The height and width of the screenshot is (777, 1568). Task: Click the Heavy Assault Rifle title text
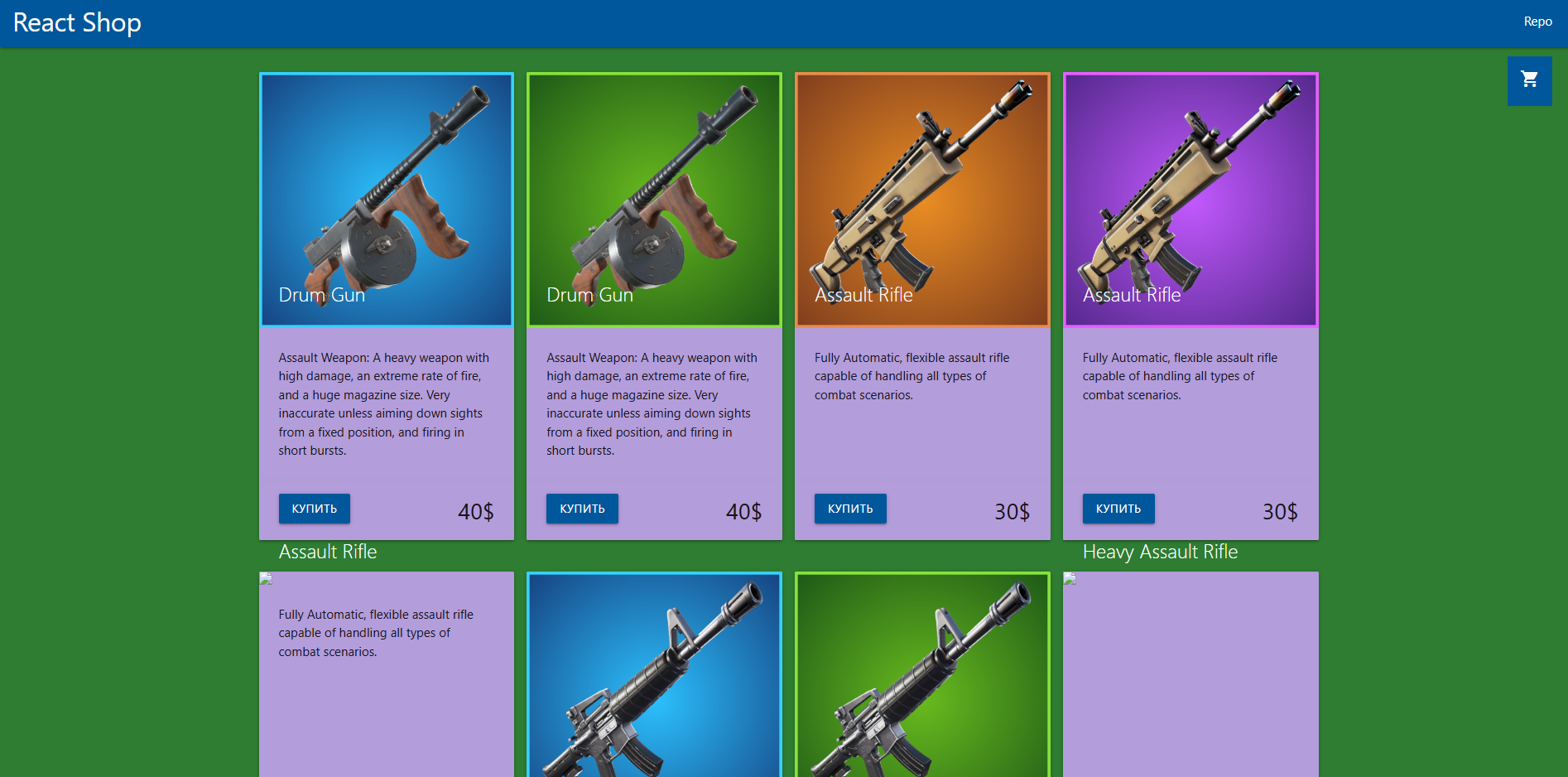tap(1160, 552)
